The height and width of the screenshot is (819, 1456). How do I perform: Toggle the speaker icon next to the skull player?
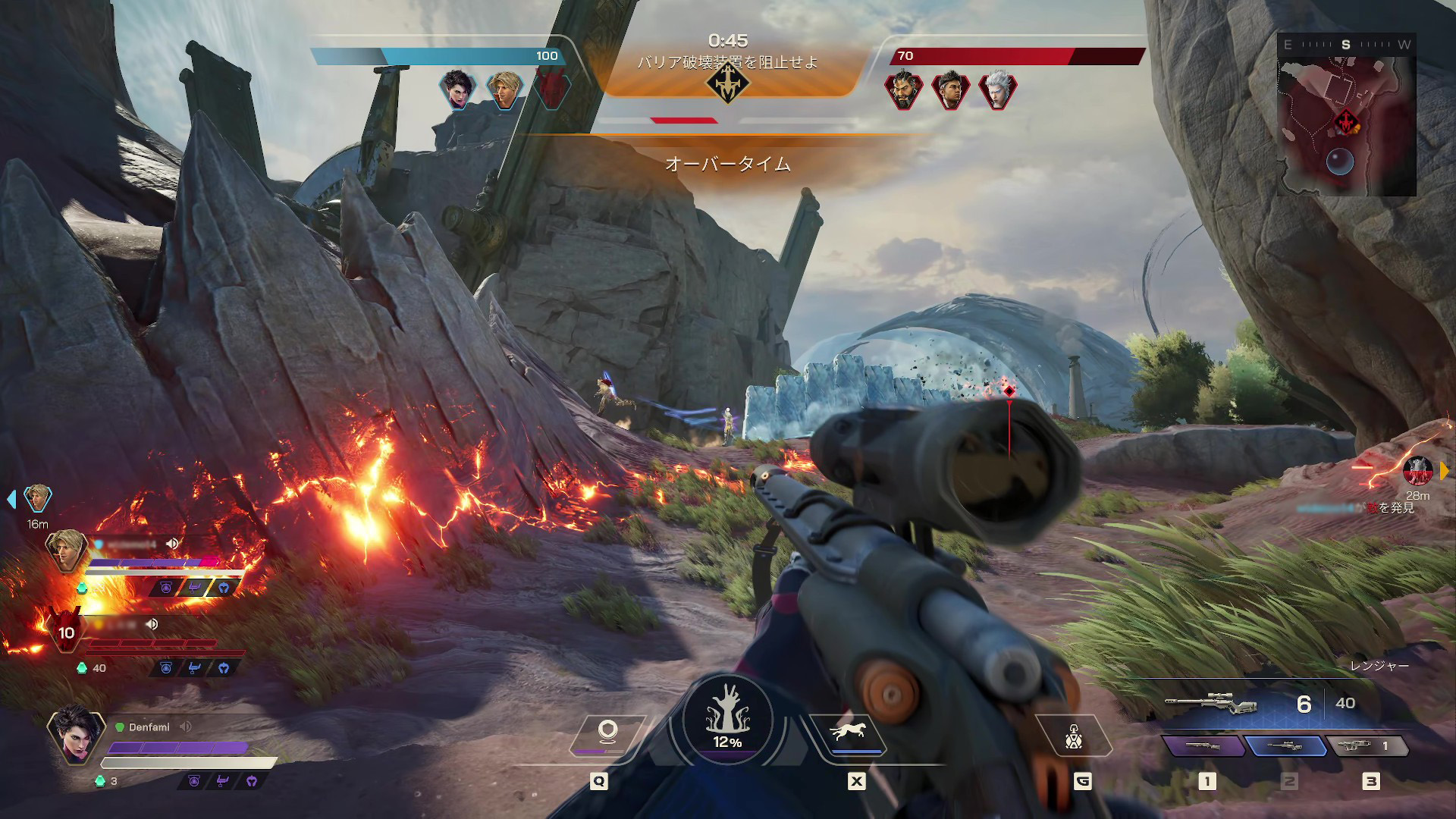(156, 624)
